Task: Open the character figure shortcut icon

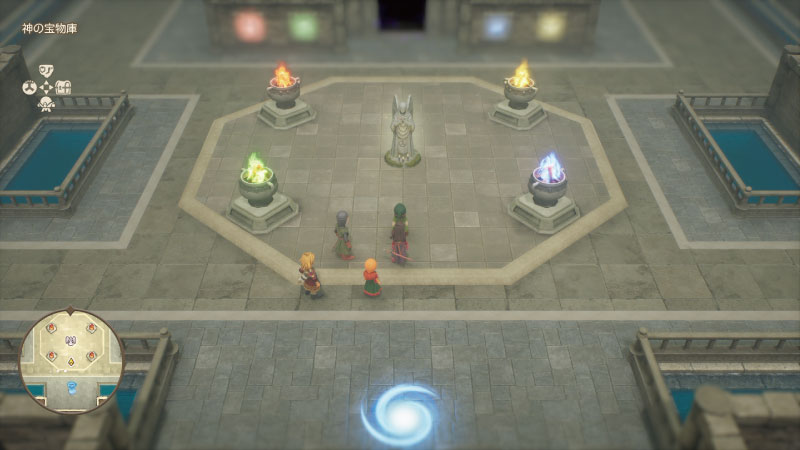Action: pyautogui.click(x=46, y=104)
